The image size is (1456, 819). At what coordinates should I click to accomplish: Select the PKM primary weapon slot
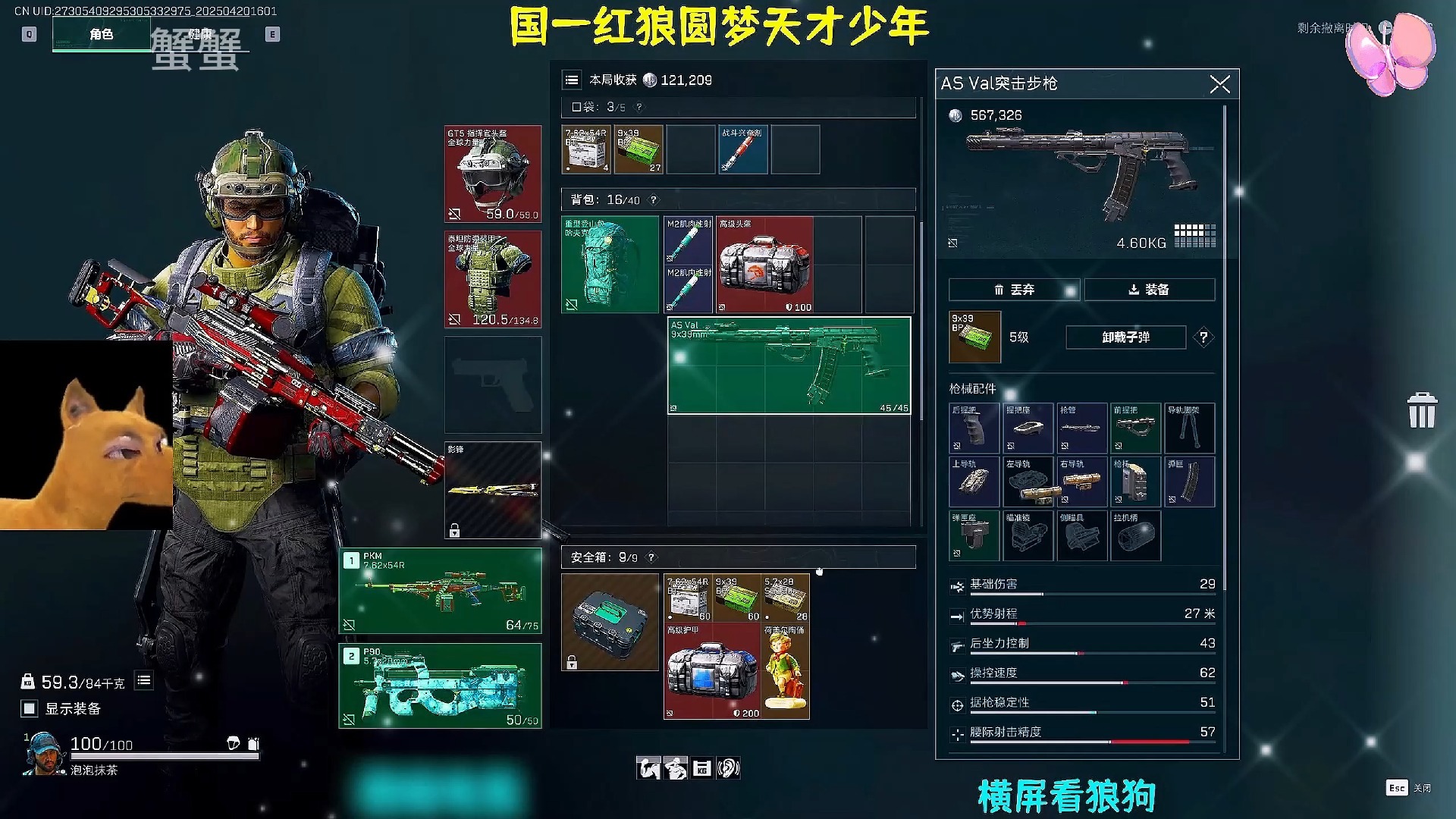[x=440, y=591]
